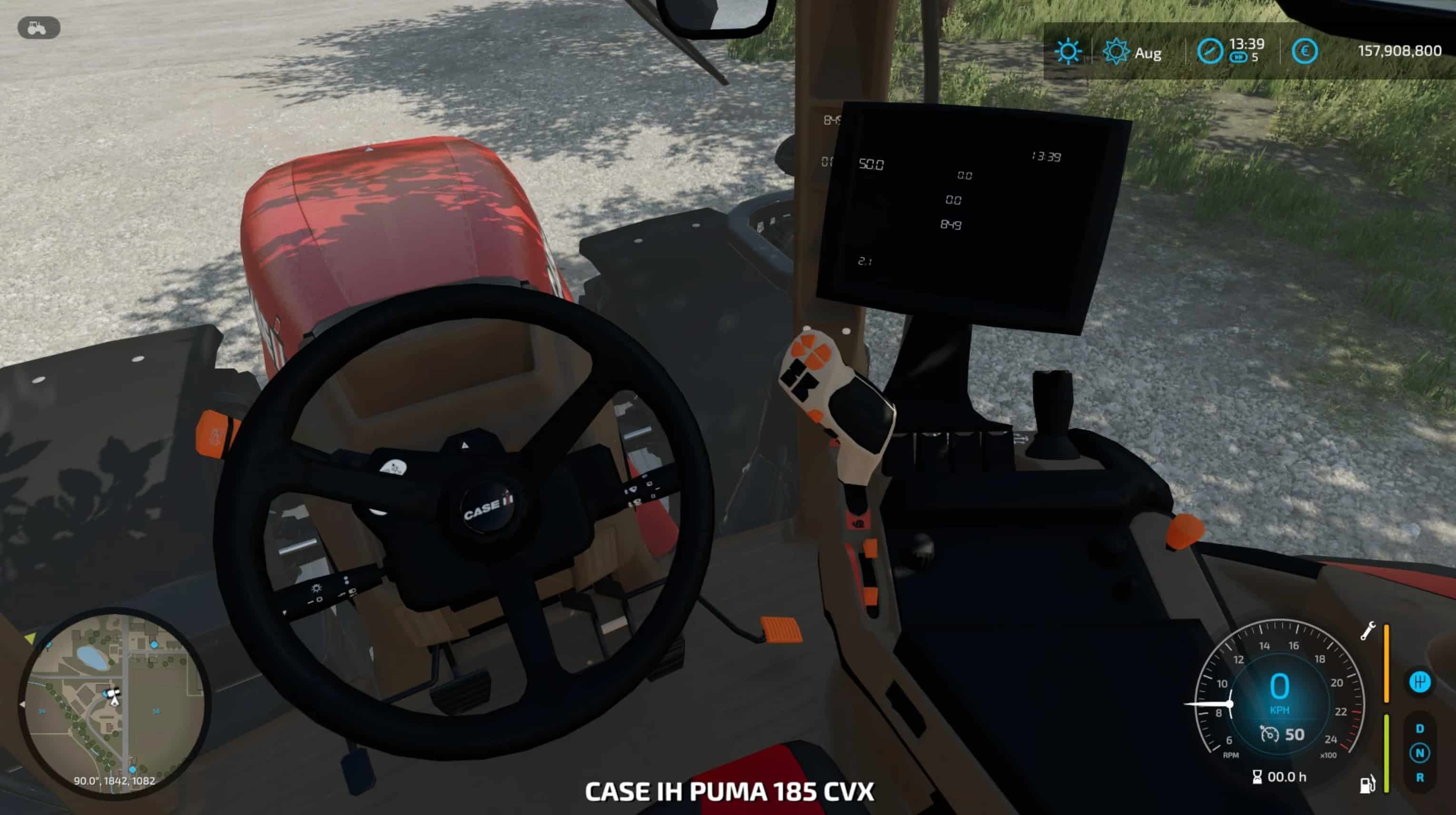Viewport: 1456px width, 815px height.
Task: Open the circular minimap
Action: 115,701
